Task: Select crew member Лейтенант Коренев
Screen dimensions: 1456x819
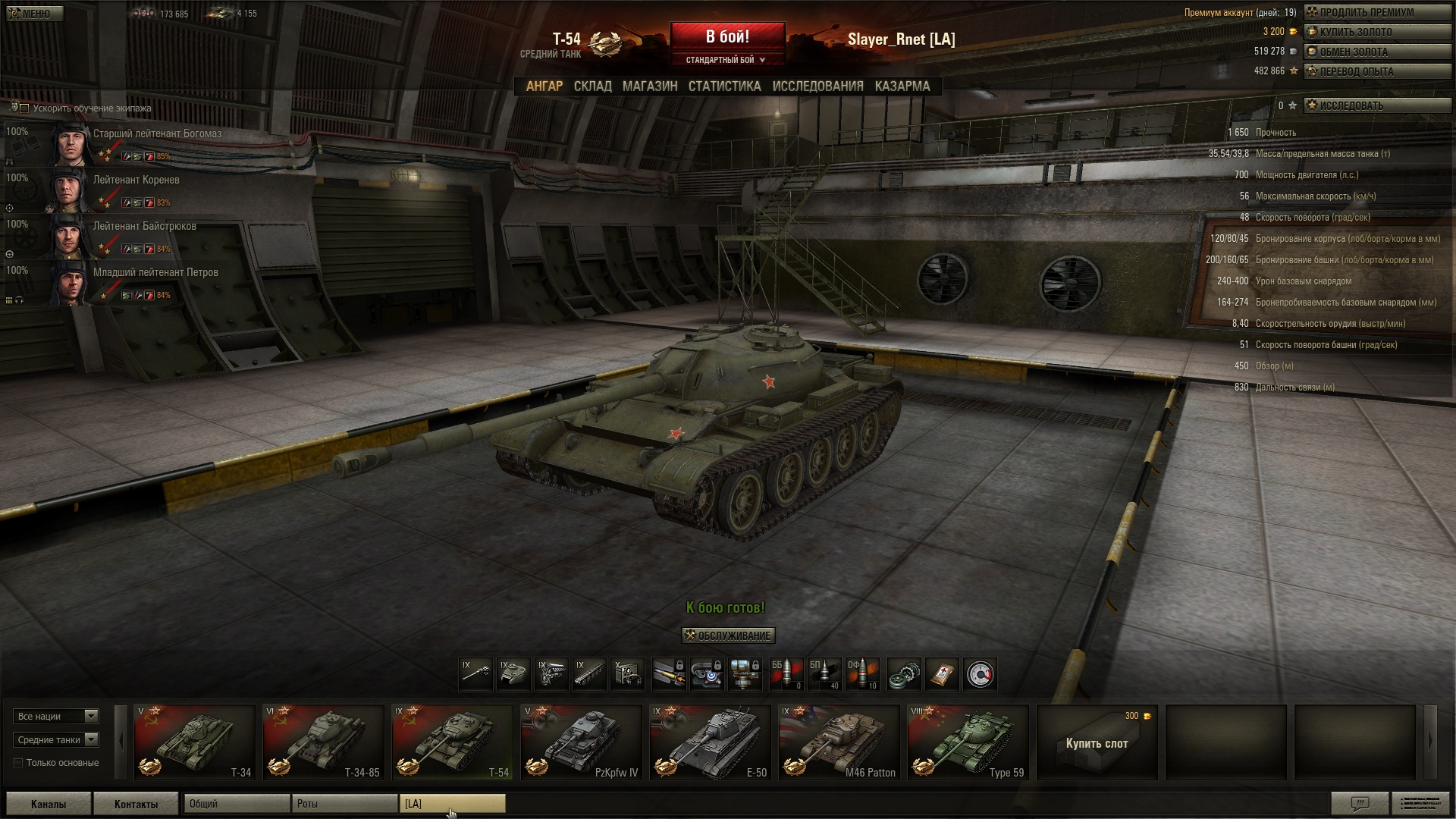Action: 136,180
